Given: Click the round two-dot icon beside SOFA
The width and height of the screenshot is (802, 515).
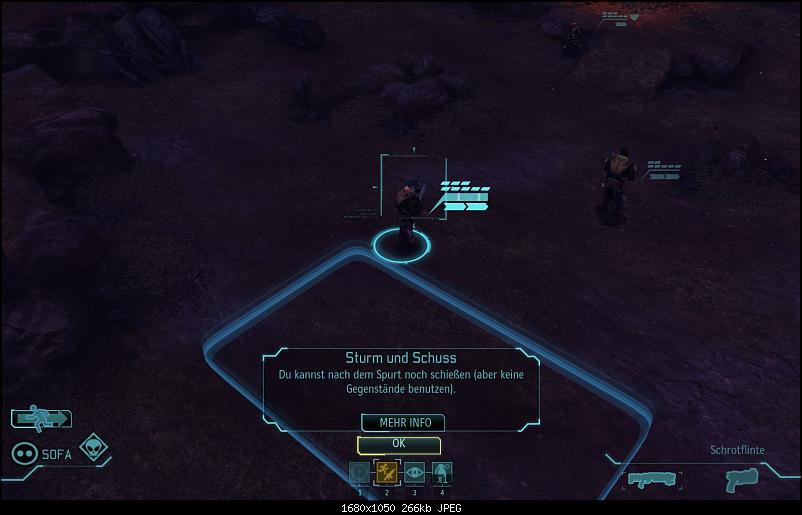Looking at the screenshot, I should point(24,453).
